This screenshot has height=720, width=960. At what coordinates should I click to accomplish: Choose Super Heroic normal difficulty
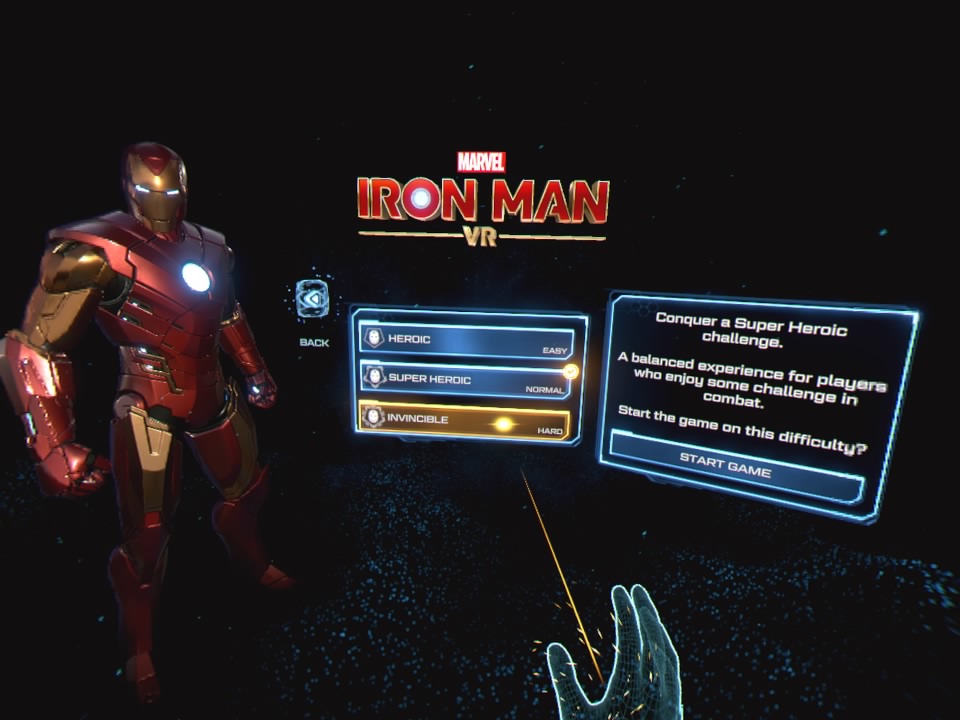(466, 381)
